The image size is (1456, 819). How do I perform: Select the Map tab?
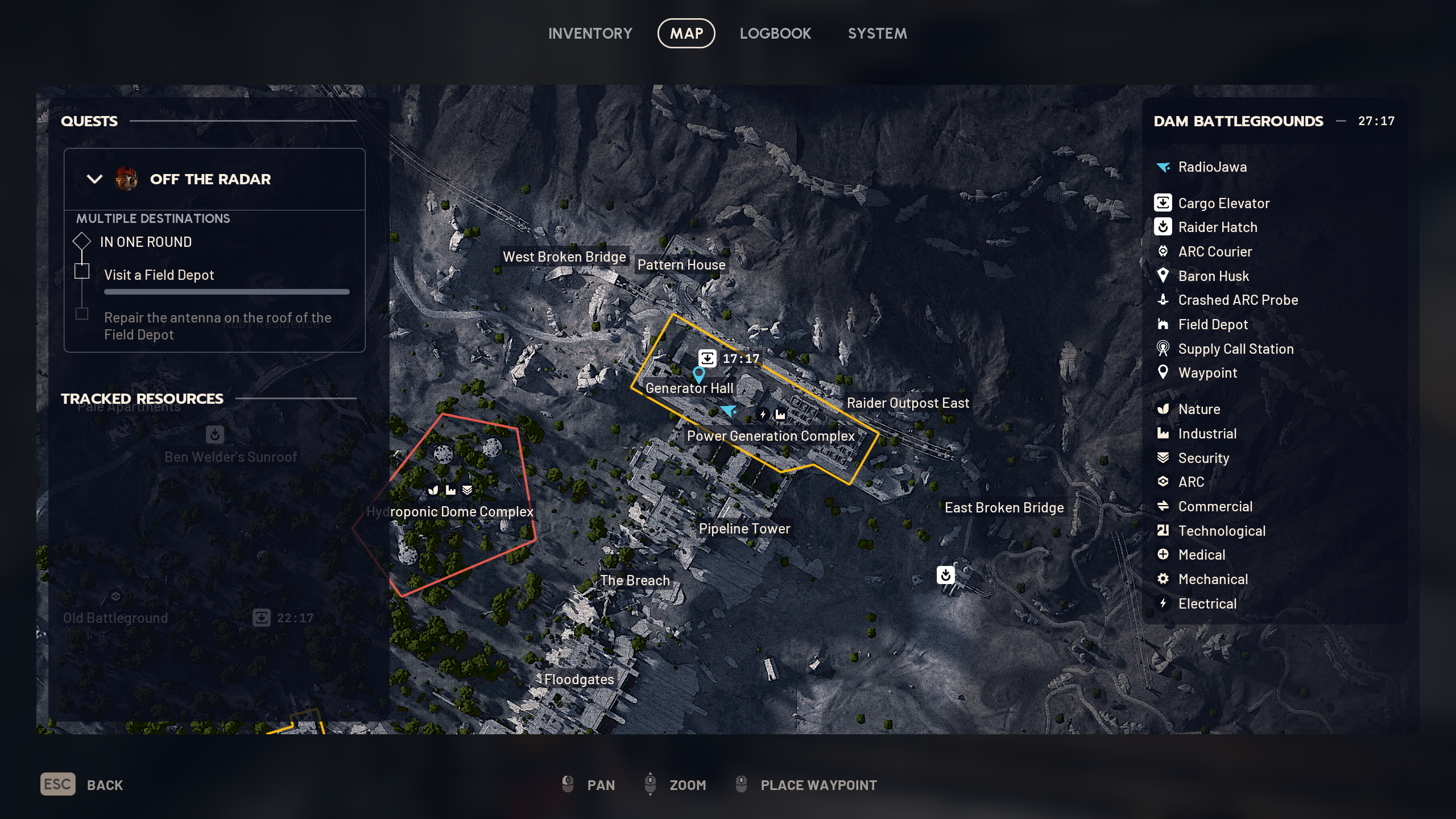pyautogui.click(x=686, y=34)
